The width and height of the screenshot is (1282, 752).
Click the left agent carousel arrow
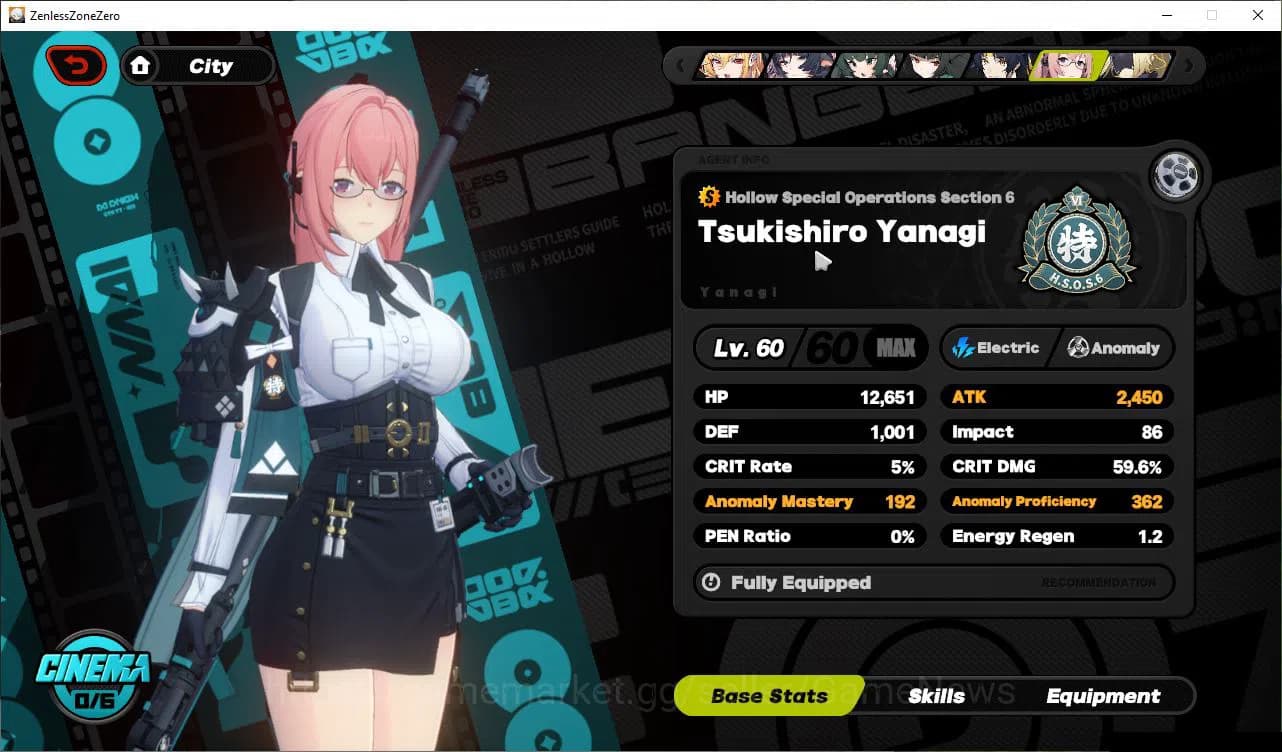(x=681, y=65)
